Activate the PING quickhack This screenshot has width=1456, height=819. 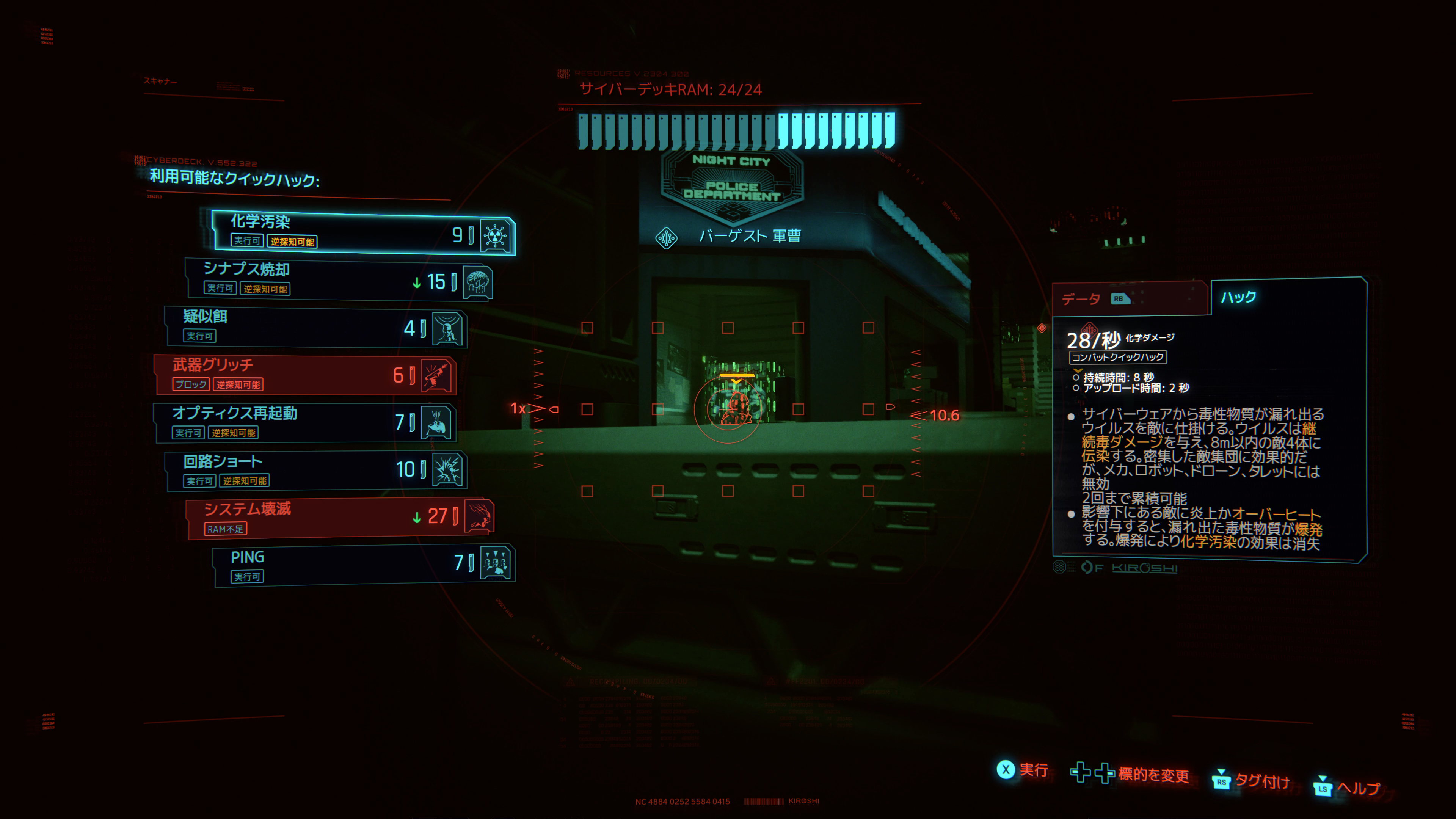[362, 565]
